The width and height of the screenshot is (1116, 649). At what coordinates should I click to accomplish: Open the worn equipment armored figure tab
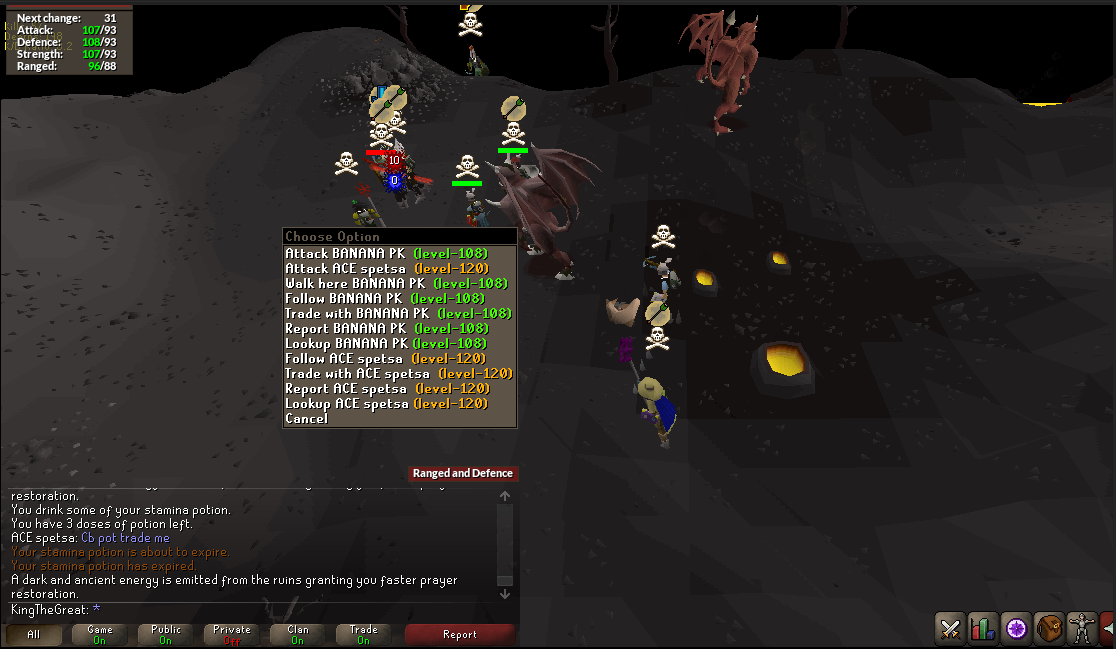(x=1082, y=628)
